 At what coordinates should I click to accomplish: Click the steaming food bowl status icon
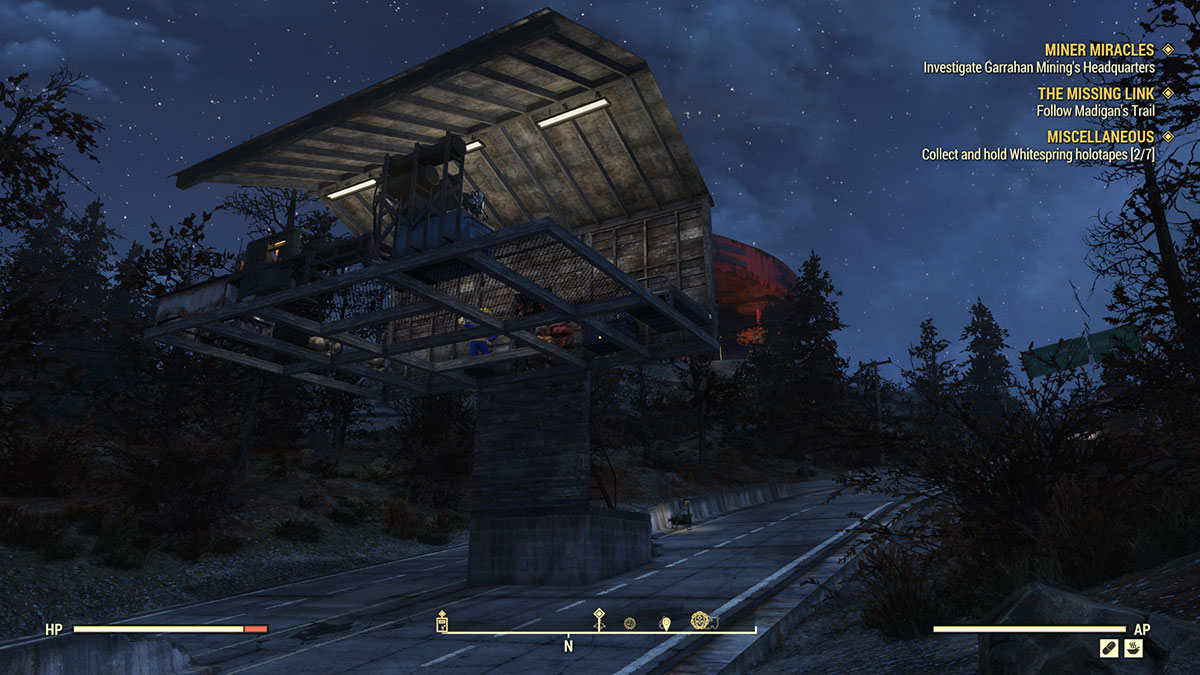click(1132, 649)
